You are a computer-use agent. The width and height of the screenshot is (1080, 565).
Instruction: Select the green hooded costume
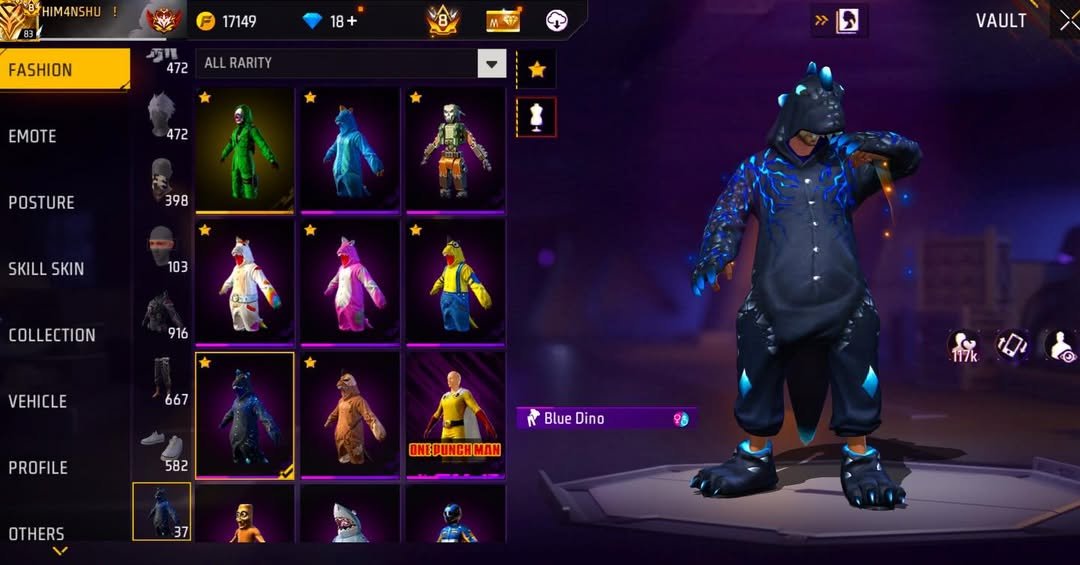(245, 149)
